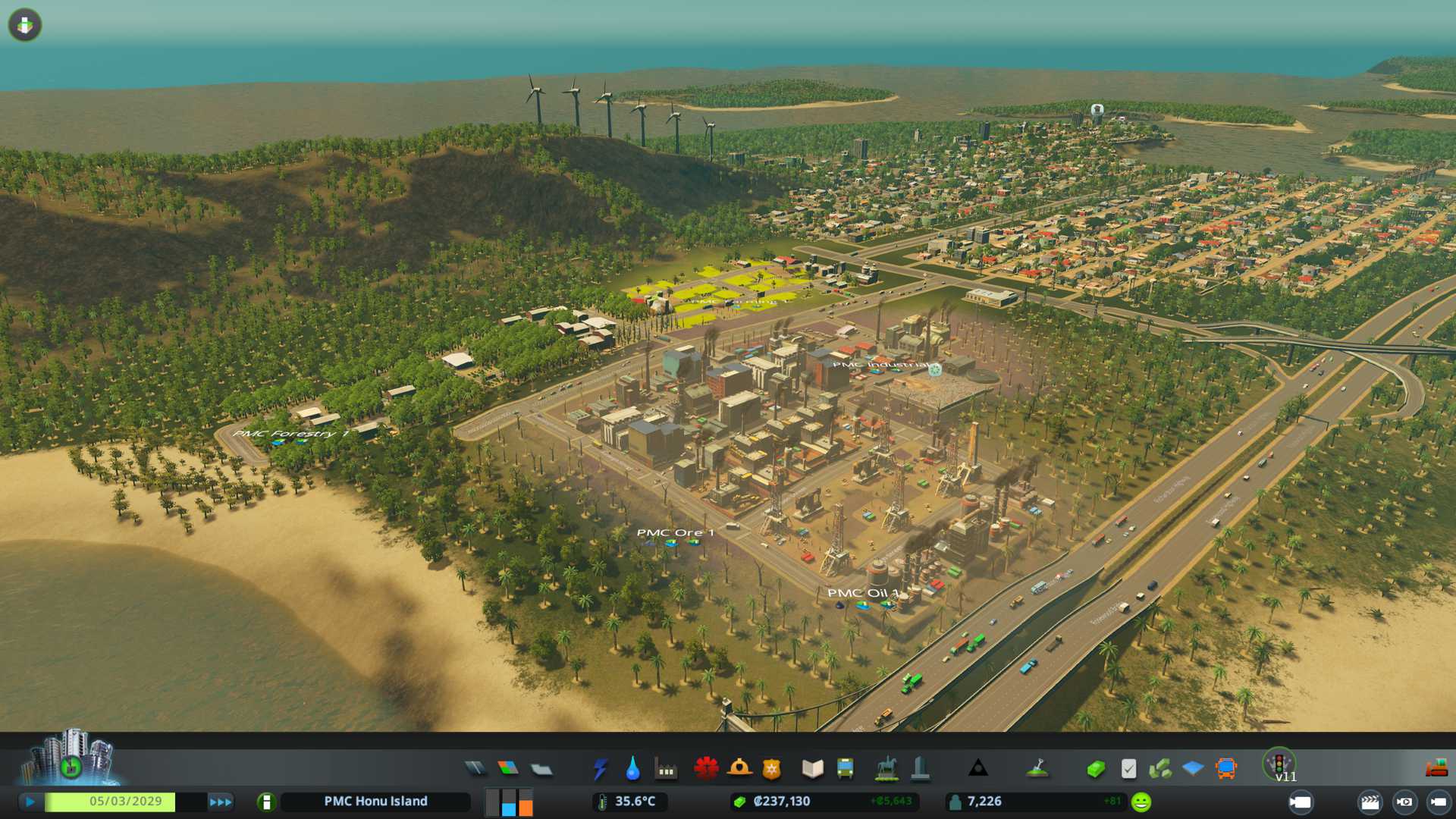Open the Garbage and Industry factory menu

pyautogui.click(x=666, y=769)
